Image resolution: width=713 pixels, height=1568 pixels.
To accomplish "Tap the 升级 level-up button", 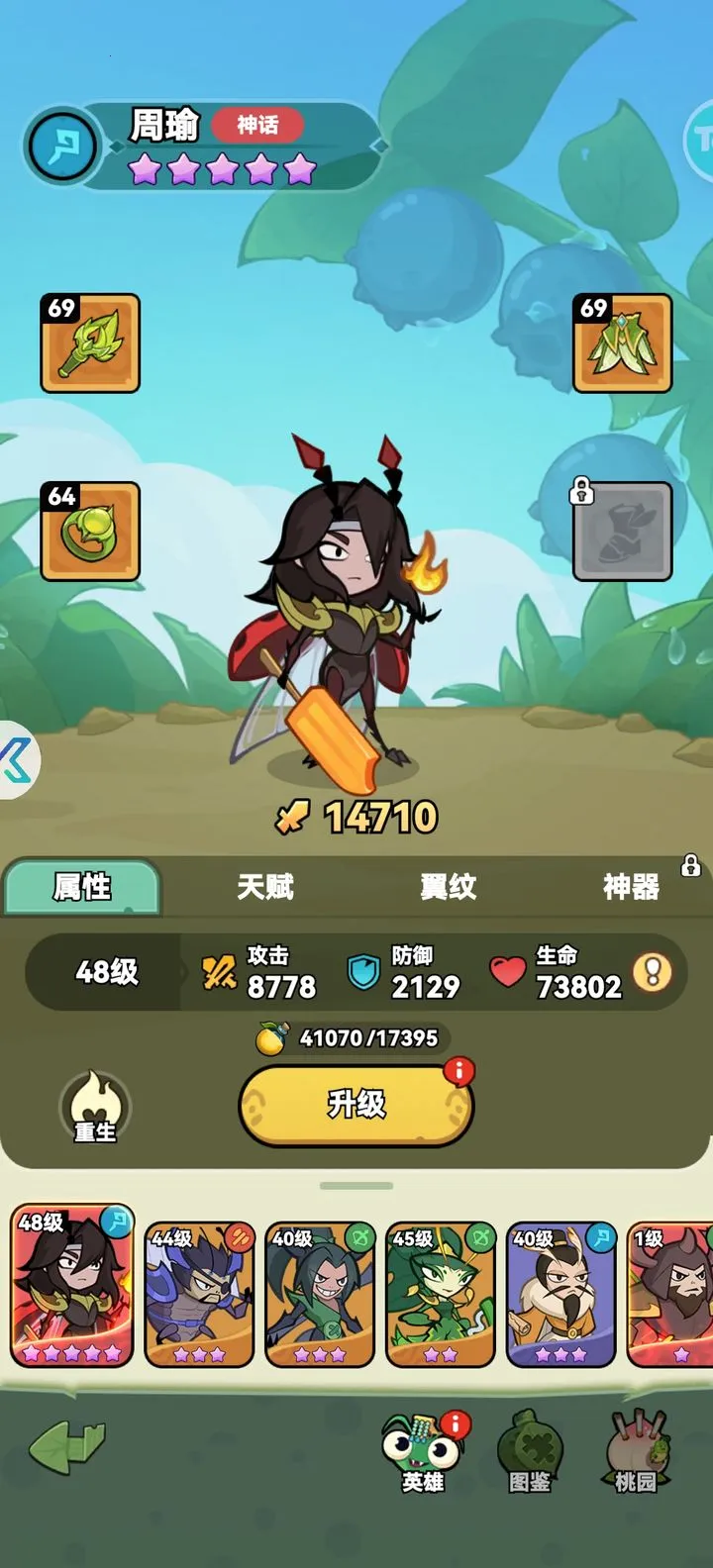I will pyautogui.click(x=356, y=1105).
